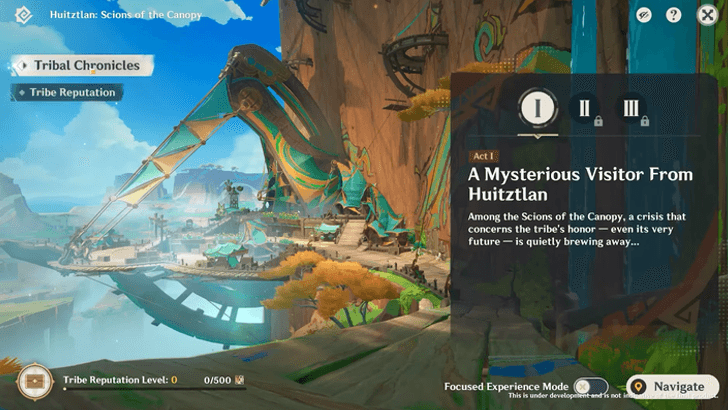Viewport: 728px width, 410px height.
Task: Open the Tribal Chronicles section
Action: click(x=84, y=66)
